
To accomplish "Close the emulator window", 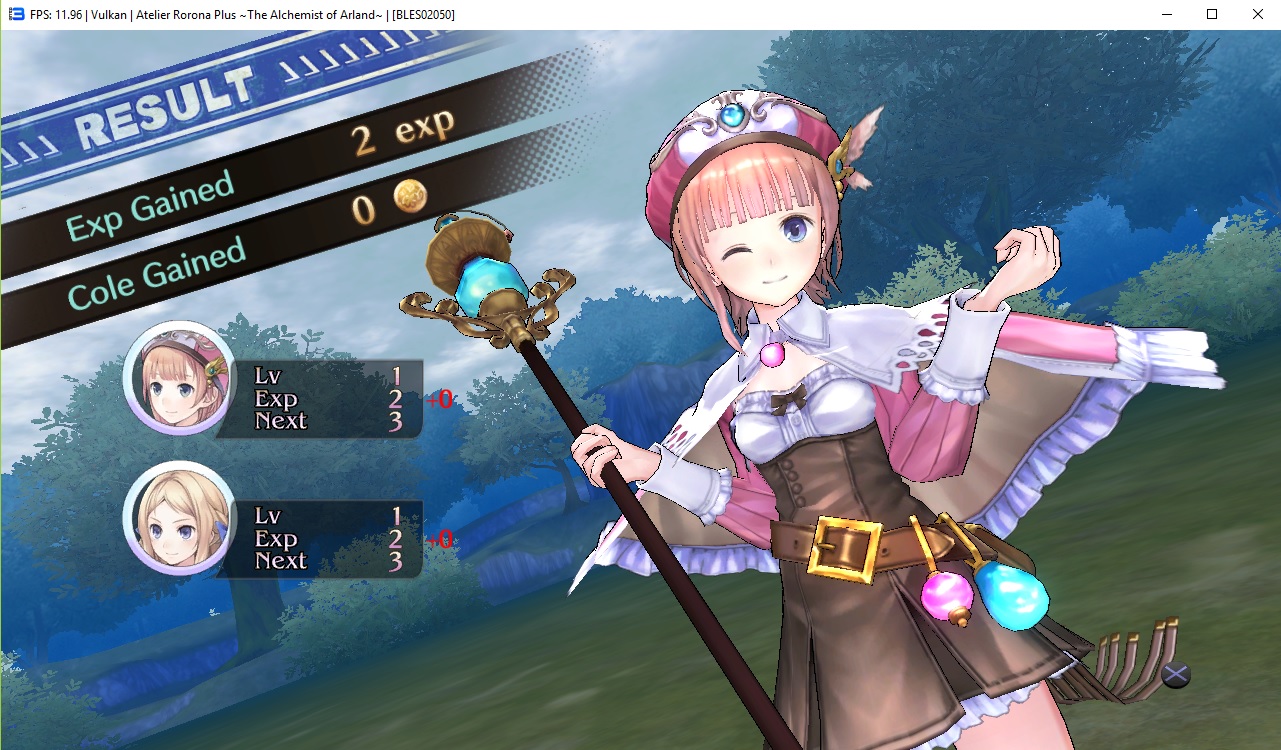I will click(x=1257, y=14).
